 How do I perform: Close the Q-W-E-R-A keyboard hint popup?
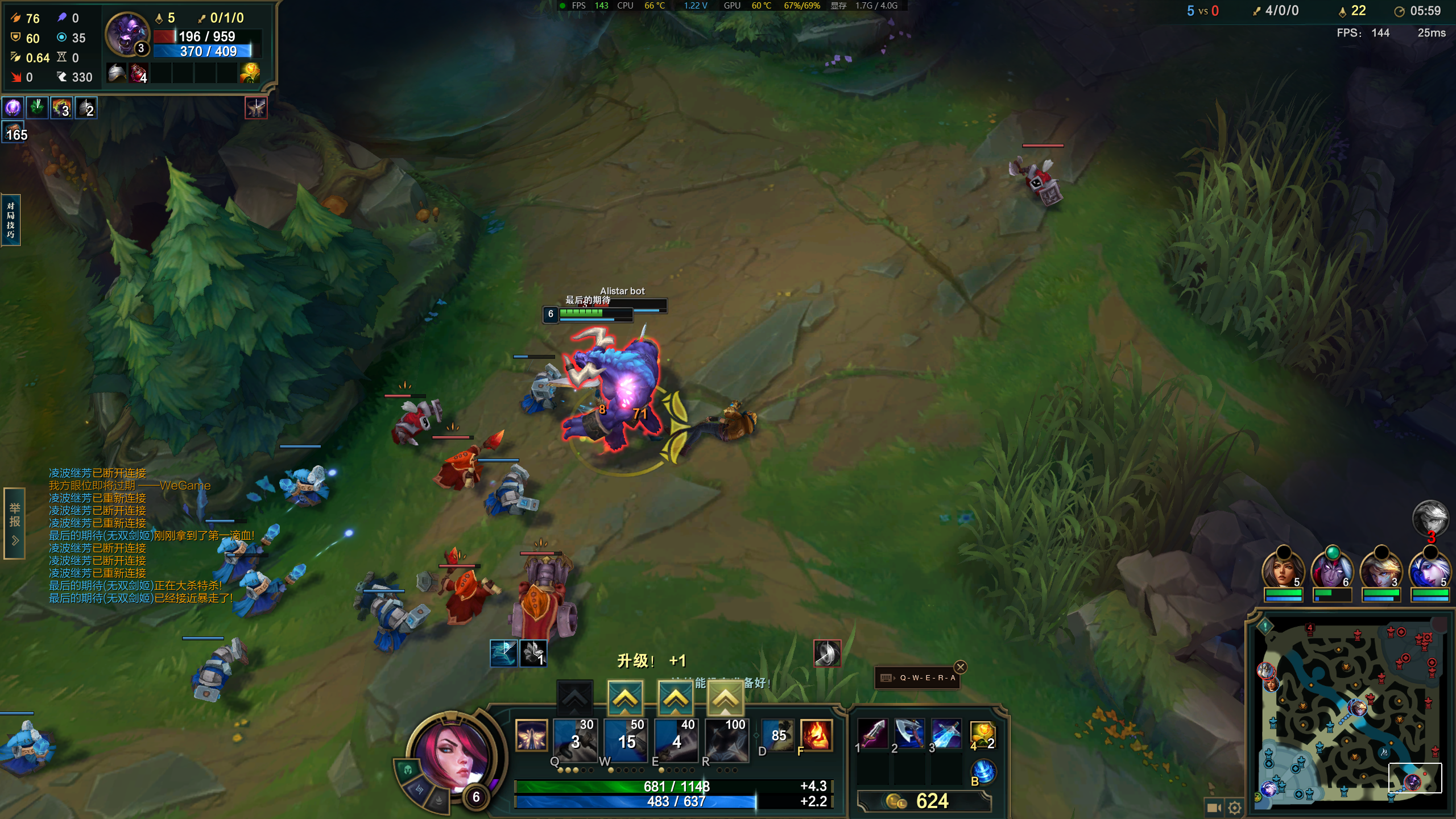click(961, 667)
